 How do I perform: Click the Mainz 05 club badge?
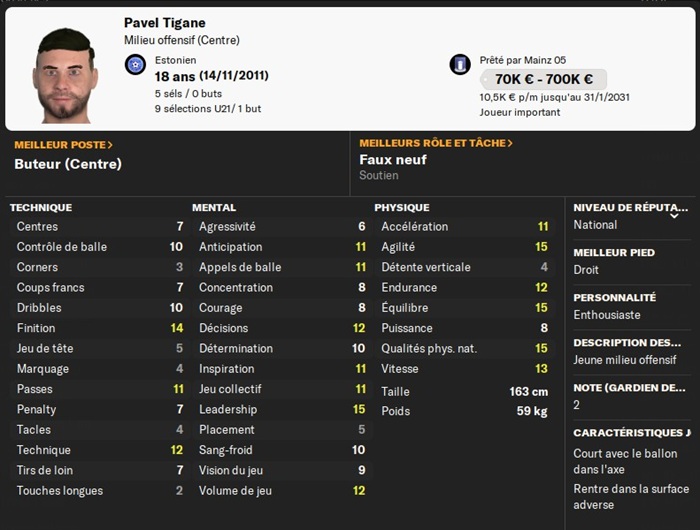460,65
